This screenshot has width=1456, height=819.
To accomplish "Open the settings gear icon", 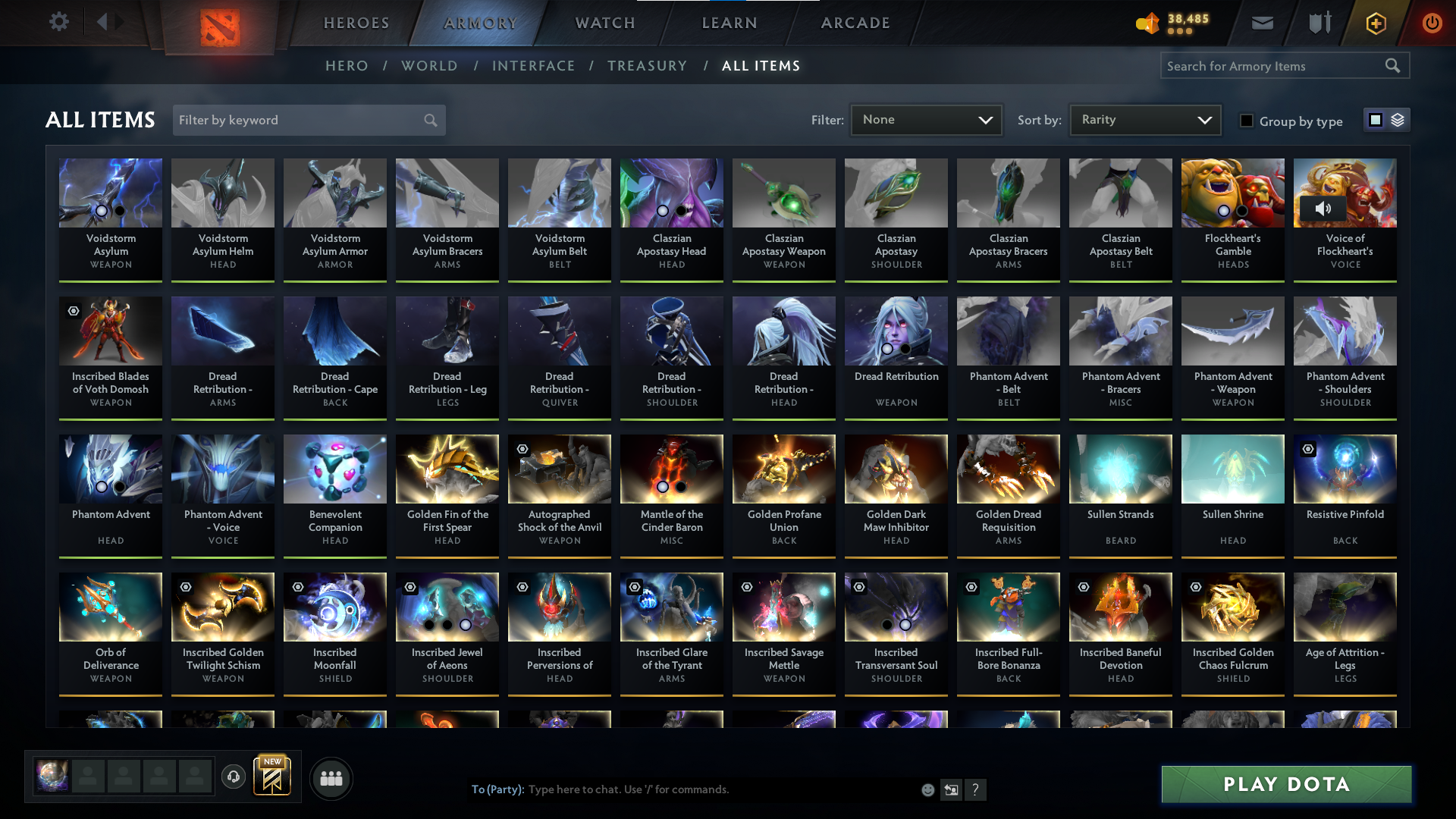I will point(59,22).
